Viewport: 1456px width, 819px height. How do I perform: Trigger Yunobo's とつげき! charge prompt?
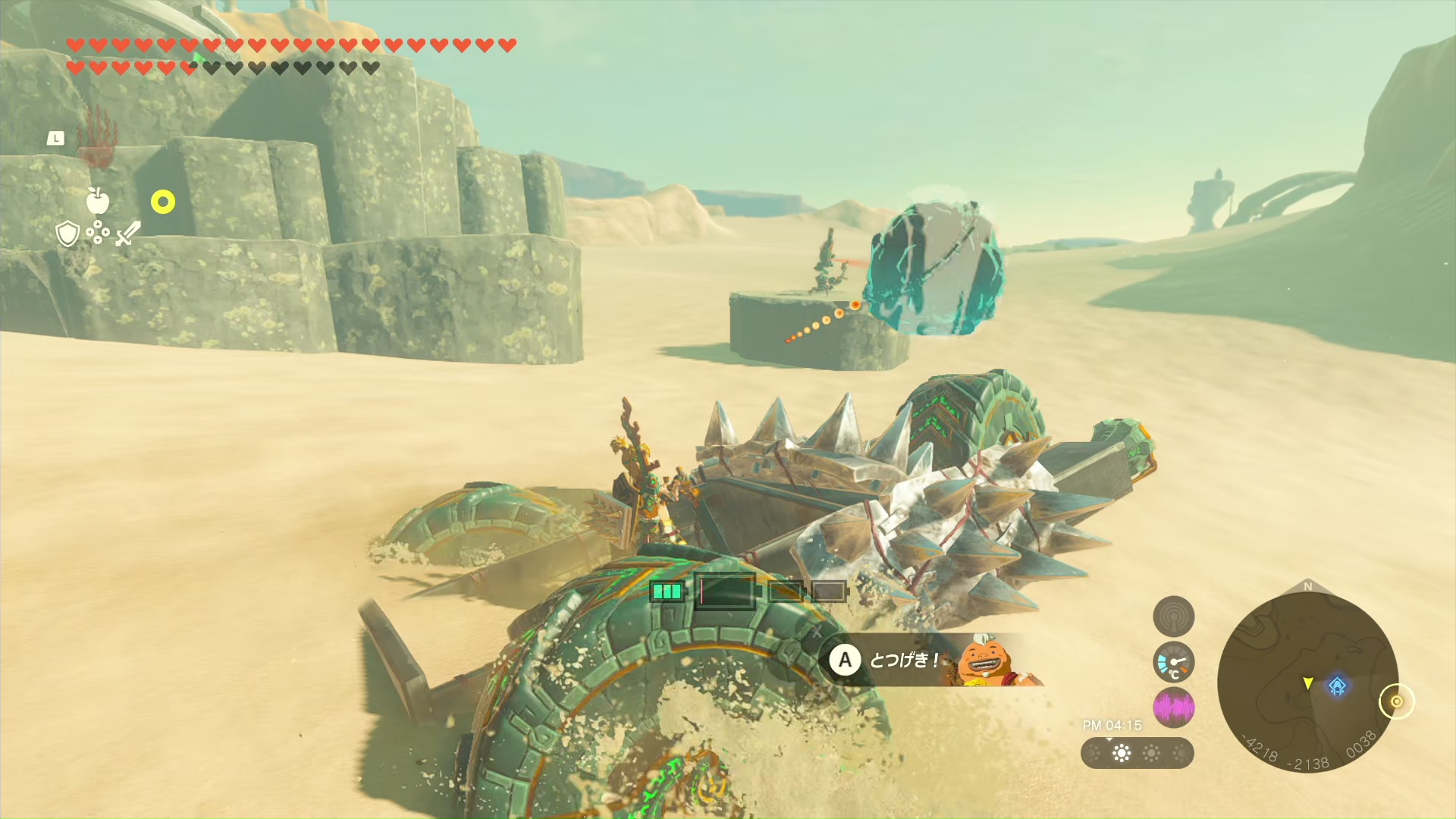[x=933, y=661]
